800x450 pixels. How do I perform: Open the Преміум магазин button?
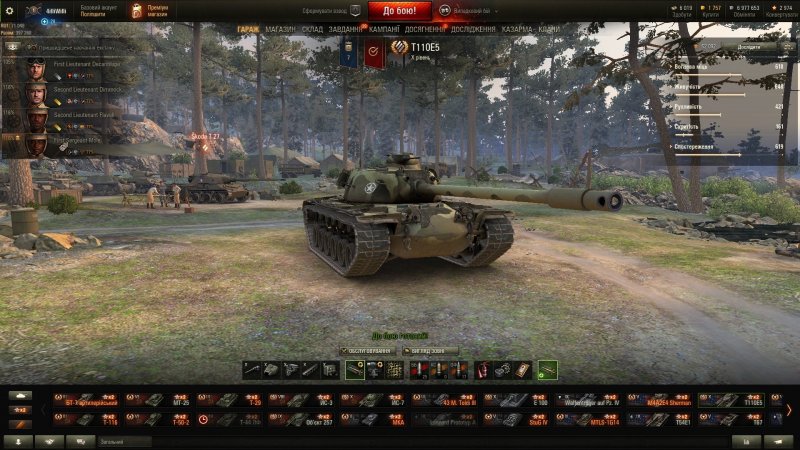[152, 10]
